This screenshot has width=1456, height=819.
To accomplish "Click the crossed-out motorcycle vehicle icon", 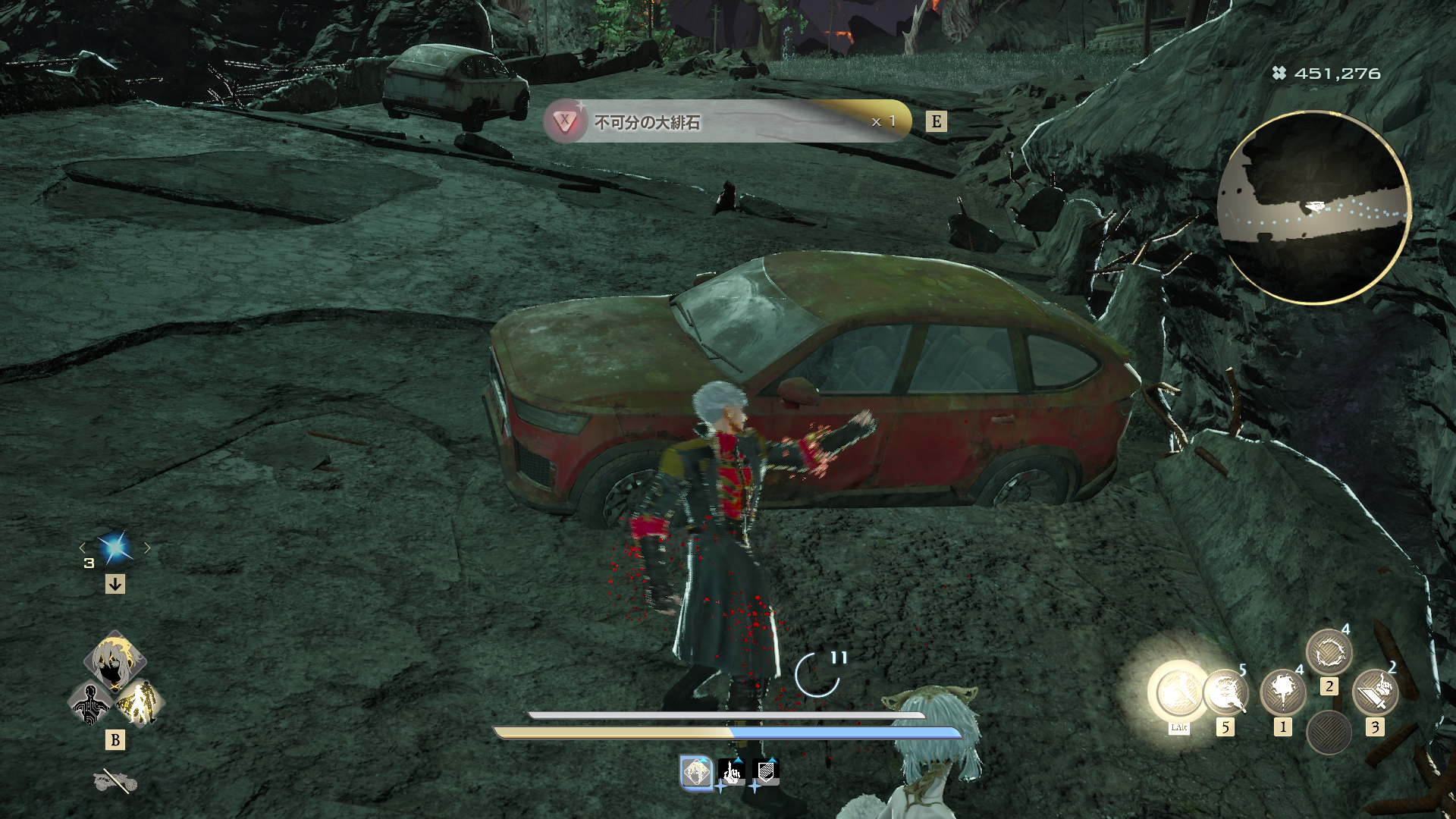I will pyautogui.click(x=115, y=781).
